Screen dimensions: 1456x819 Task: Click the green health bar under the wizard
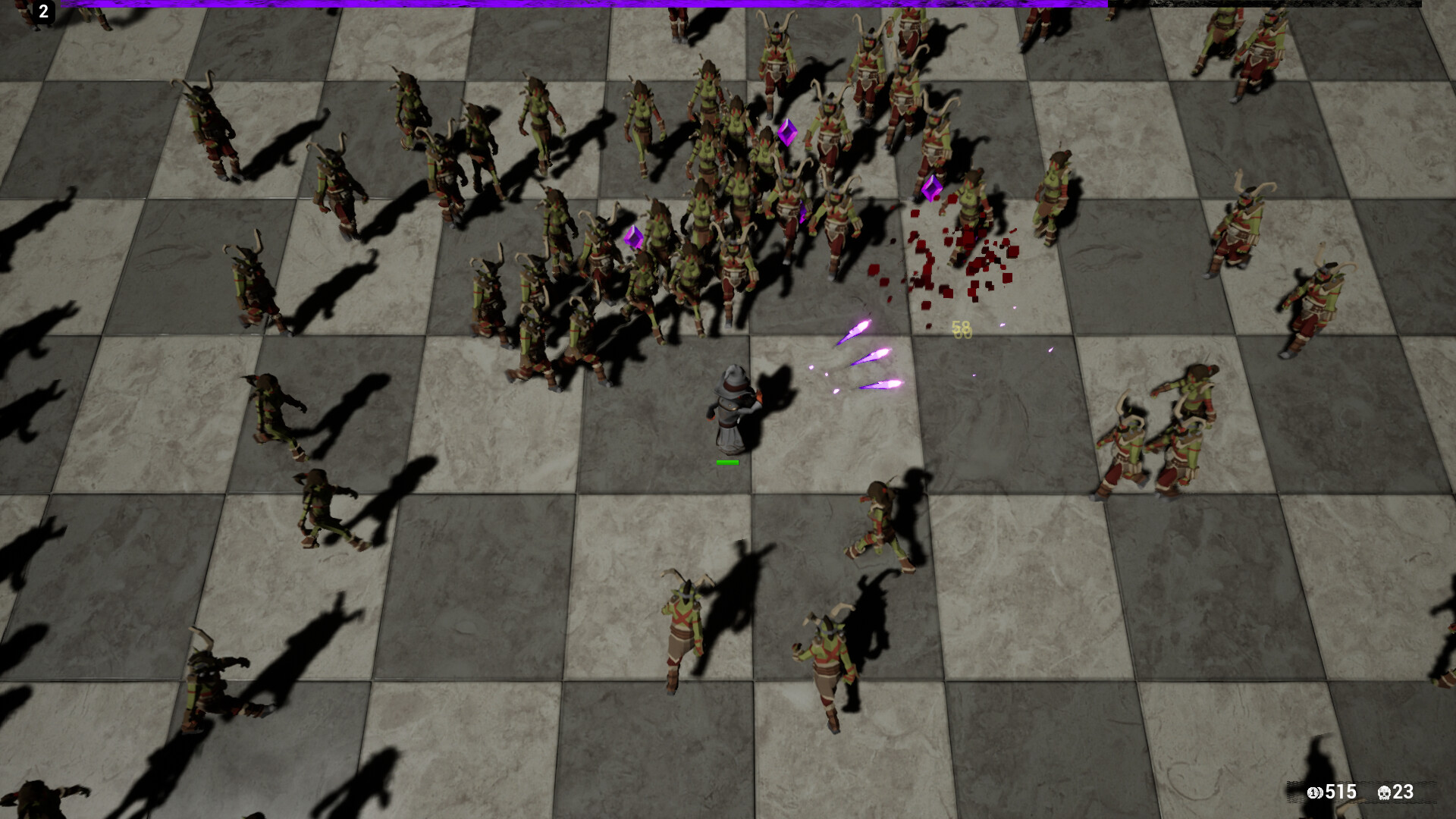click(728, 461)
